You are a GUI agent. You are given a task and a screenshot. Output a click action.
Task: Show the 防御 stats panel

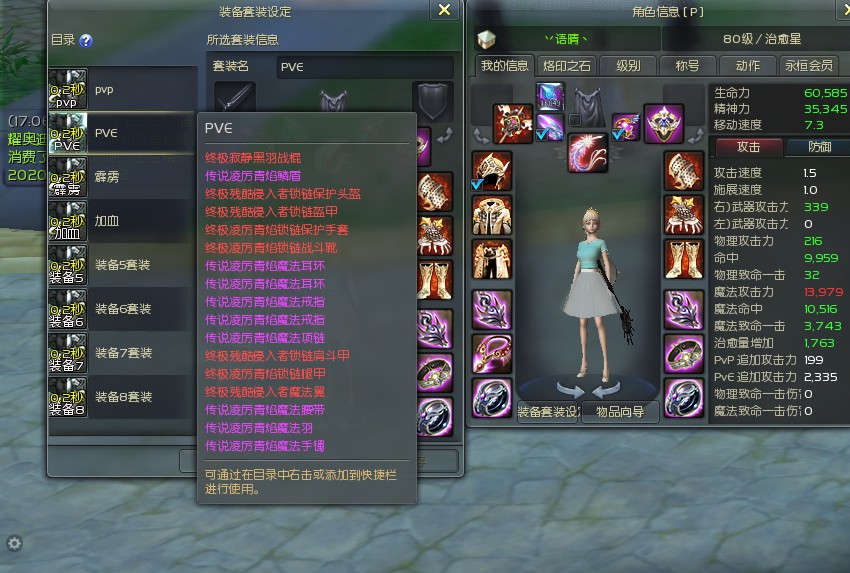pyautogui.click(x=819, y=147)
